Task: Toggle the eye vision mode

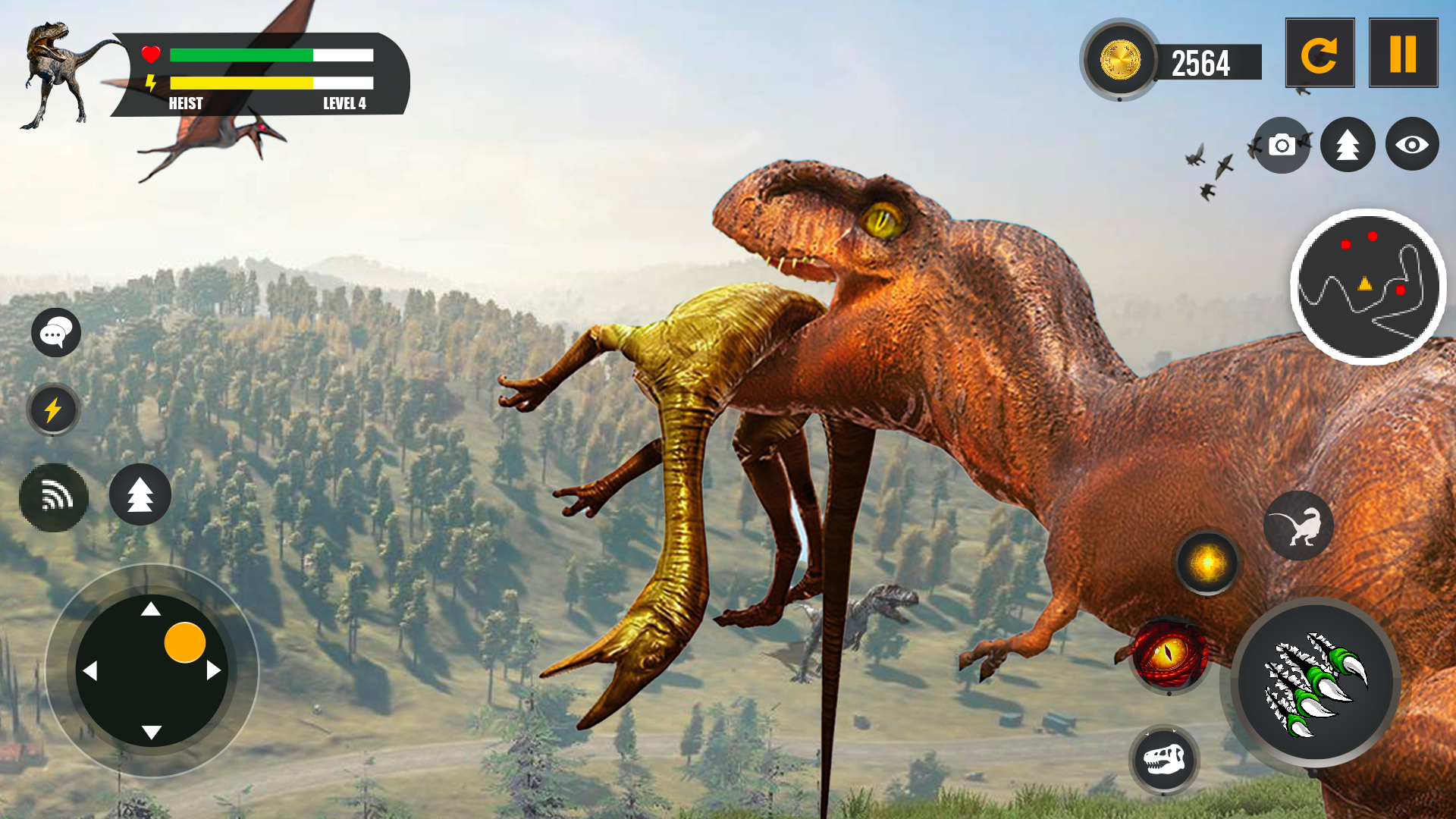Action: pos(1412,144)
